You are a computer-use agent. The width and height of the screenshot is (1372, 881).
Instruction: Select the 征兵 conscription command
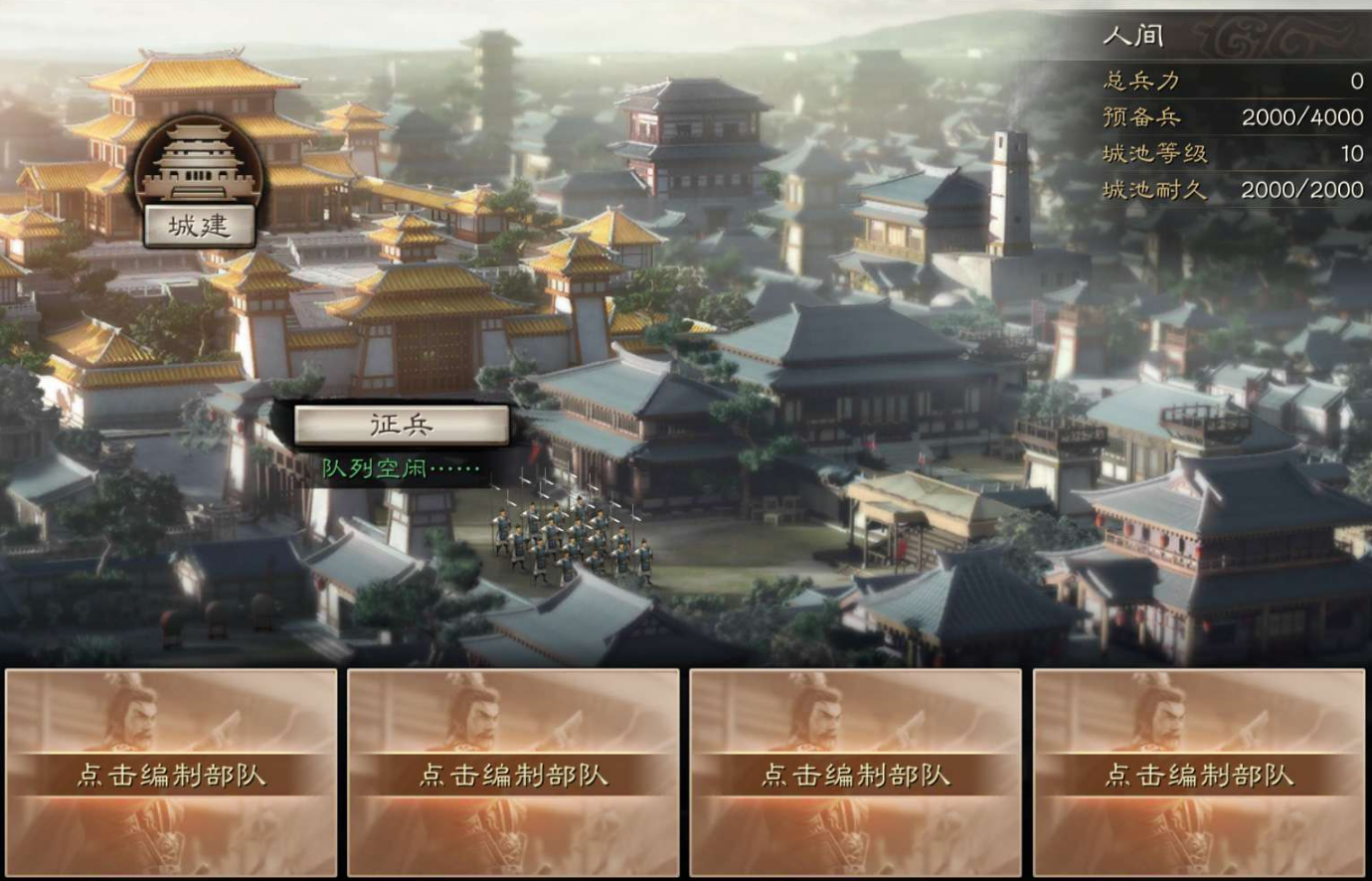(x=402, y=423)
